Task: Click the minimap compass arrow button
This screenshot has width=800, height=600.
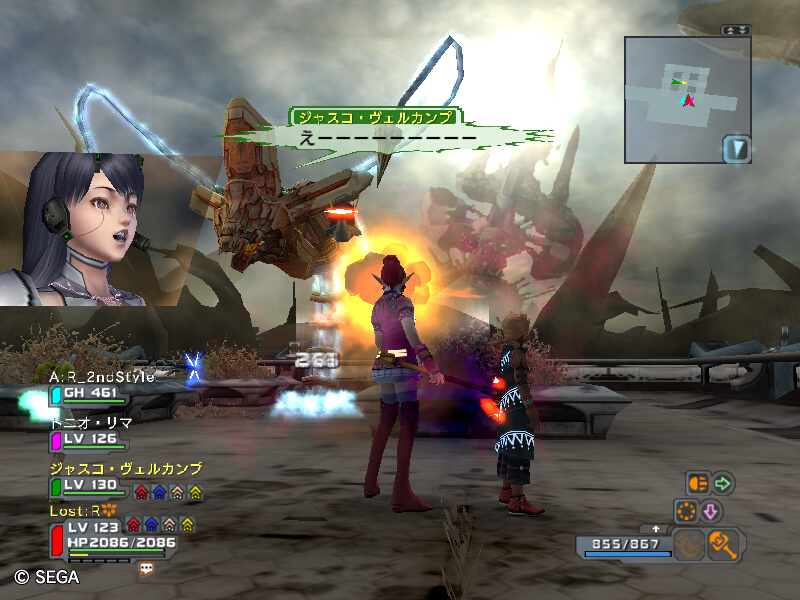Action: click(736, 149)
